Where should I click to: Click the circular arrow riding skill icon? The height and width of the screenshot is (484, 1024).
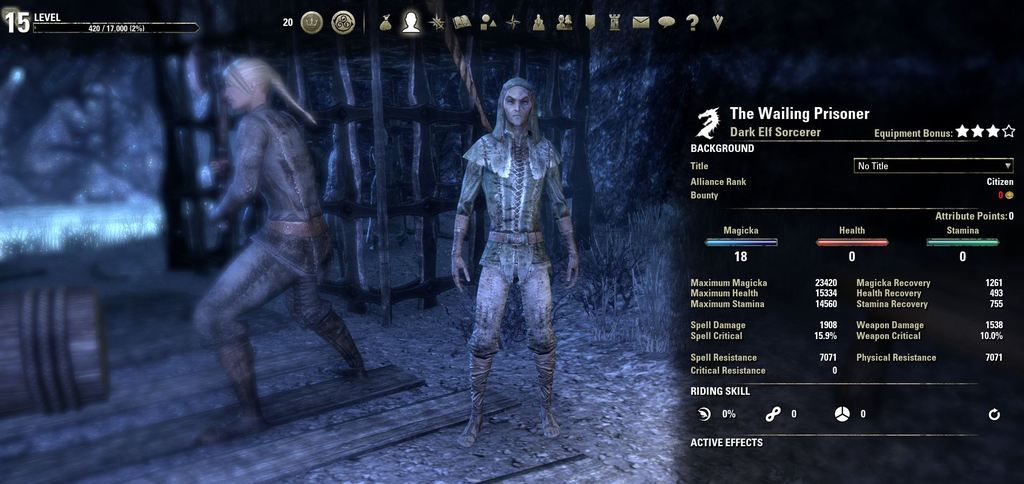point(994,414)
